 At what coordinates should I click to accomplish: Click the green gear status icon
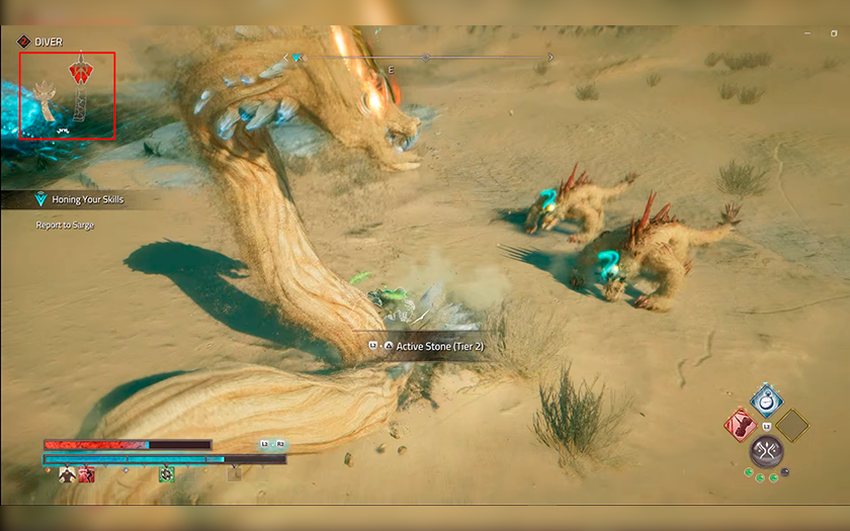click(x=167, y=474)
